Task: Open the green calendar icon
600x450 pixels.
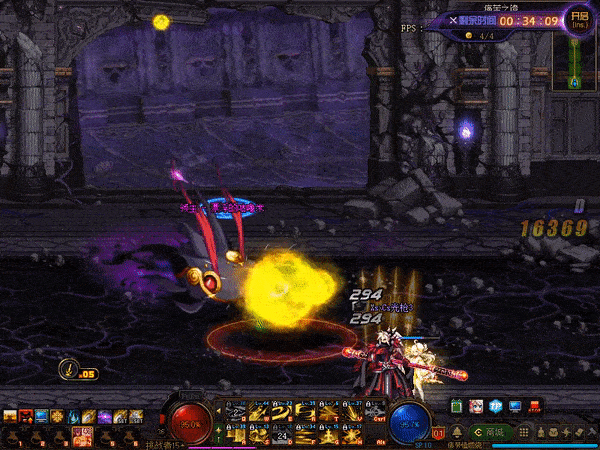Action: pyautogui.click(x=458, y=407)
